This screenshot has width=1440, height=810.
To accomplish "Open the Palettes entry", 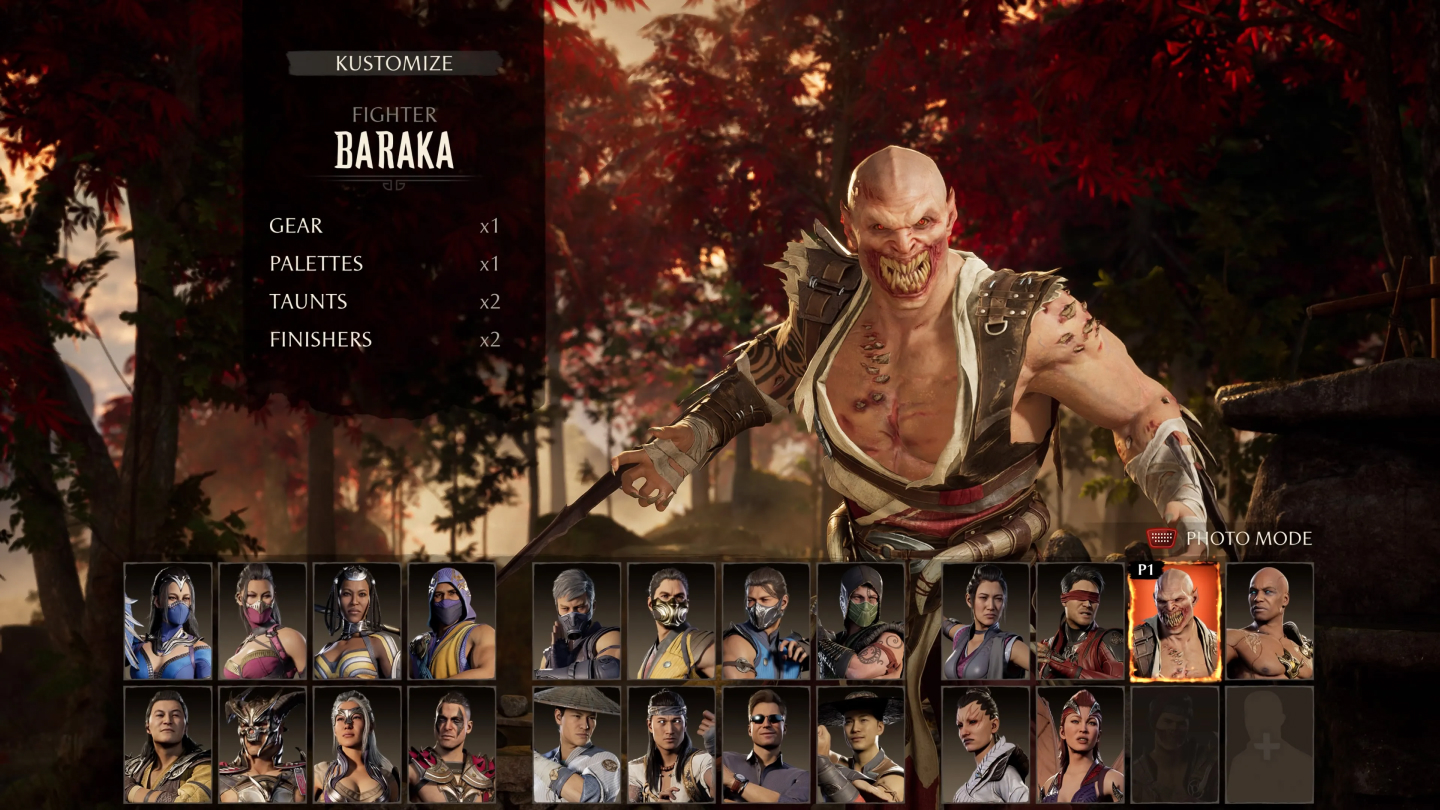I will pos(316,264).
